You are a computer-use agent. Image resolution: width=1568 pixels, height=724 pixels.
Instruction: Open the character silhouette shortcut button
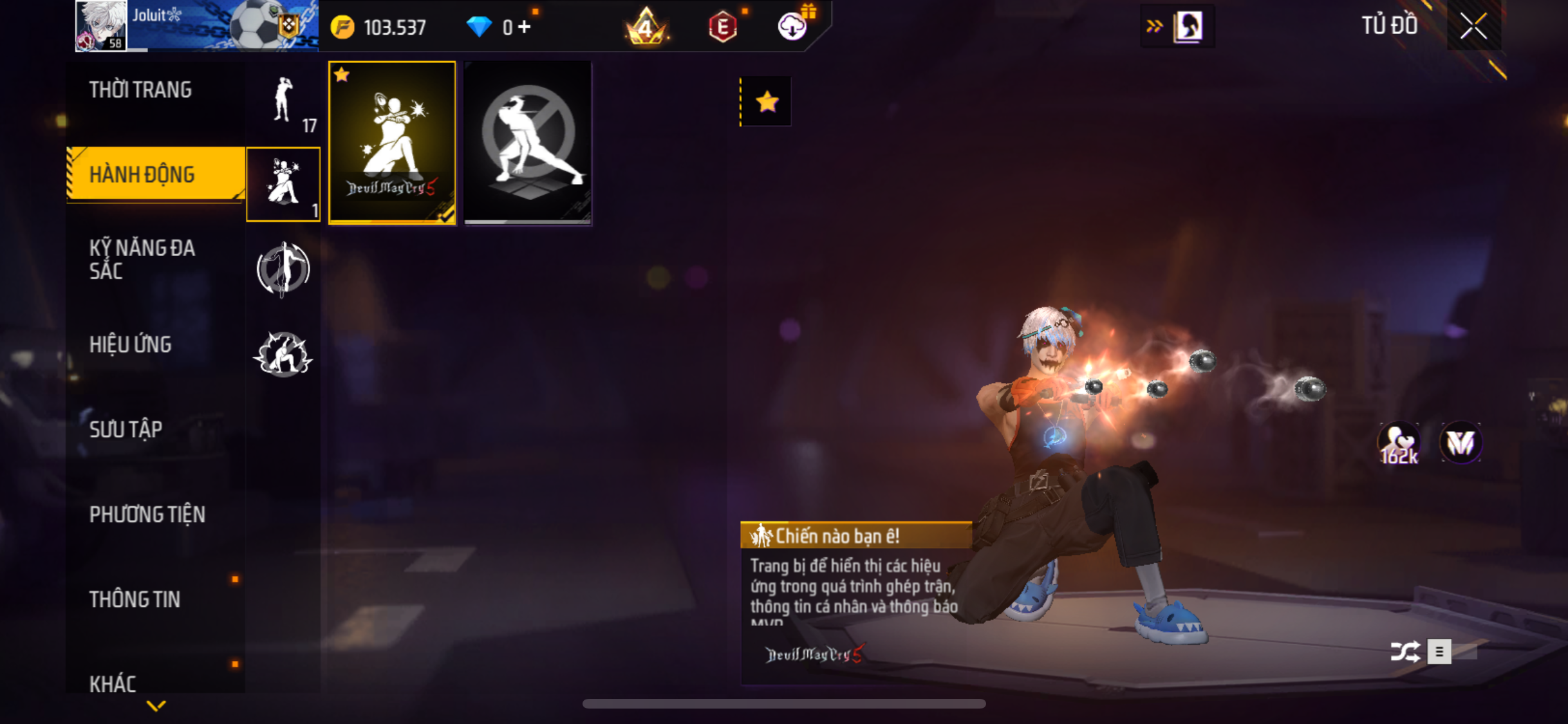coord(1188,26)
